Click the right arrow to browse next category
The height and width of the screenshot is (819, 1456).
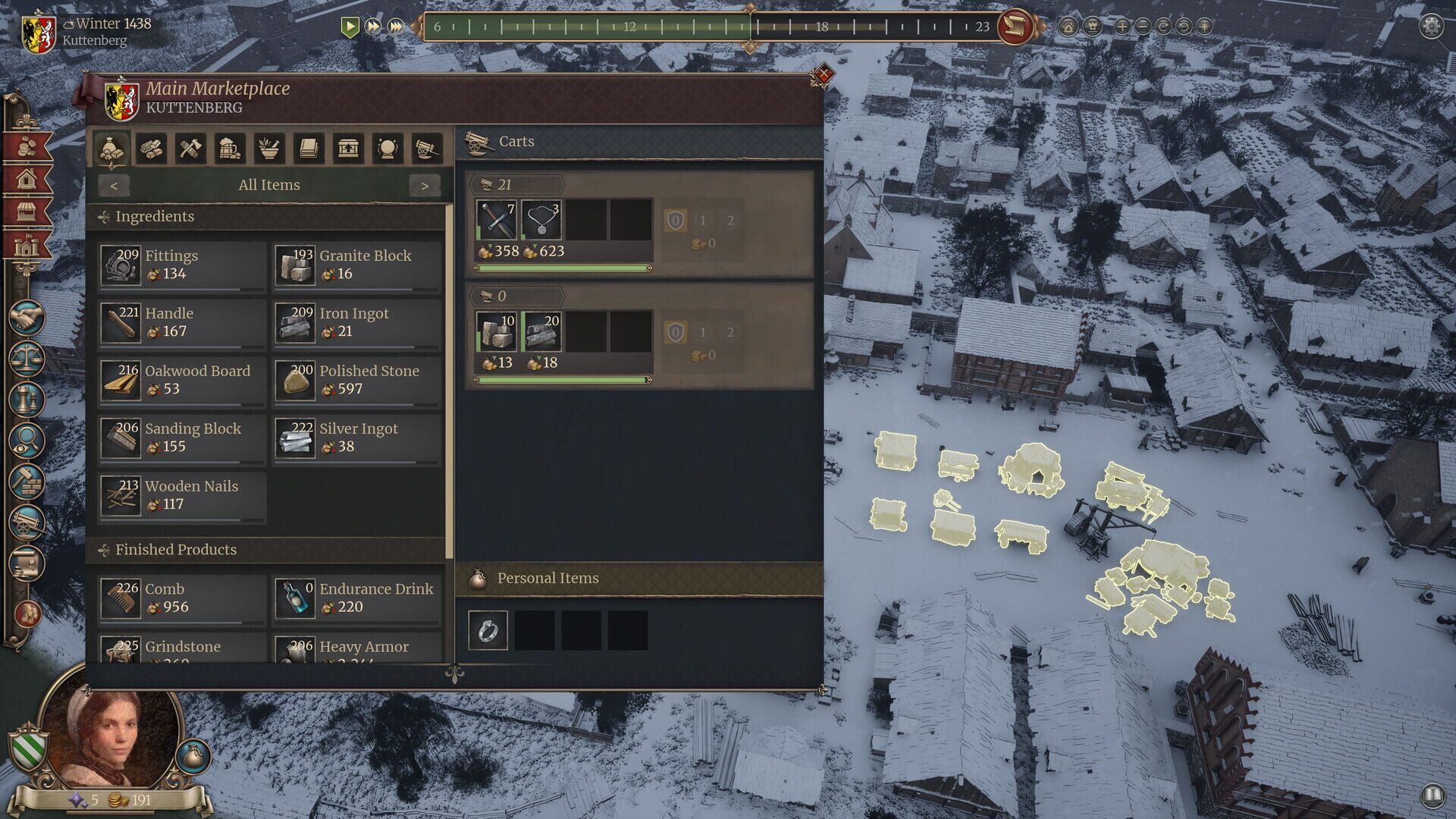coord(426,185)
